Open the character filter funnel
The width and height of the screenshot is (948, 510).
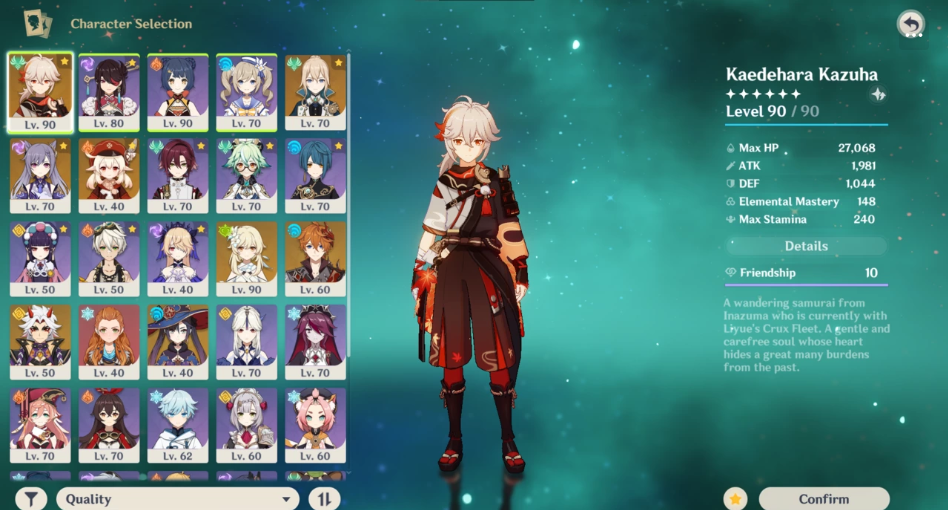[31, 498]
